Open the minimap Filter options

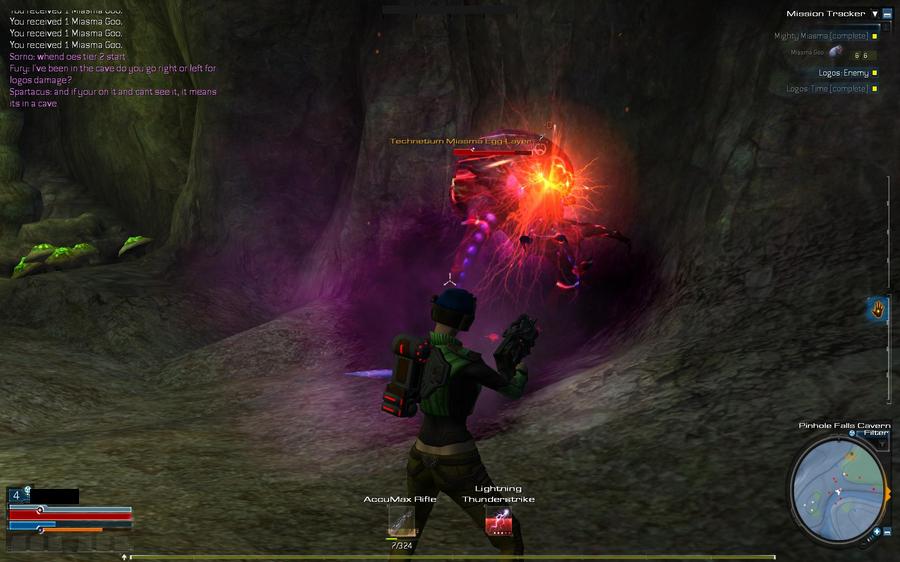click(876, 433)
